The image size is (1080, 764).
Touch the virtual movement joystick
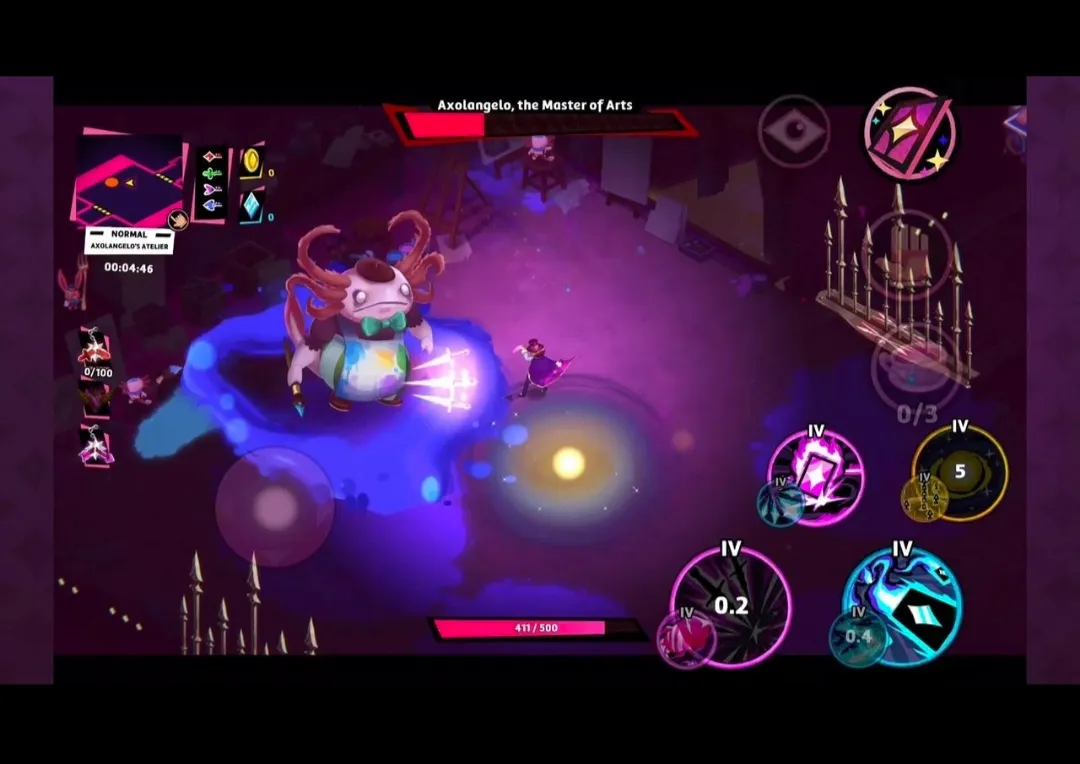pos(274,506)
